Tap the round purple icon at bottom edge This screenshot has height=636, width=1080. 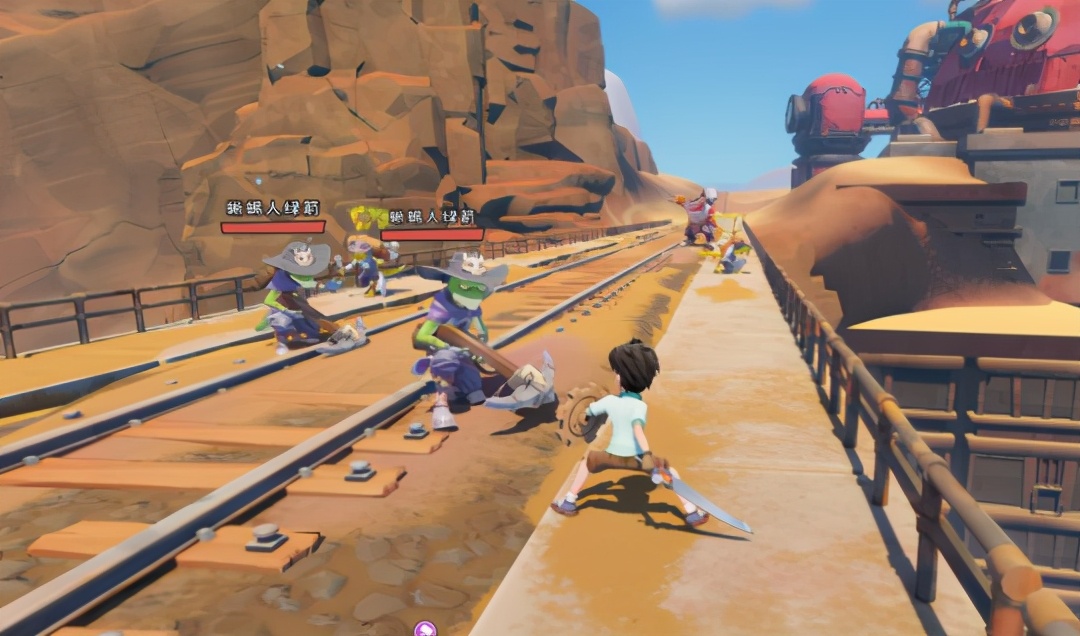pyautogui.click(x=425, y=629)
